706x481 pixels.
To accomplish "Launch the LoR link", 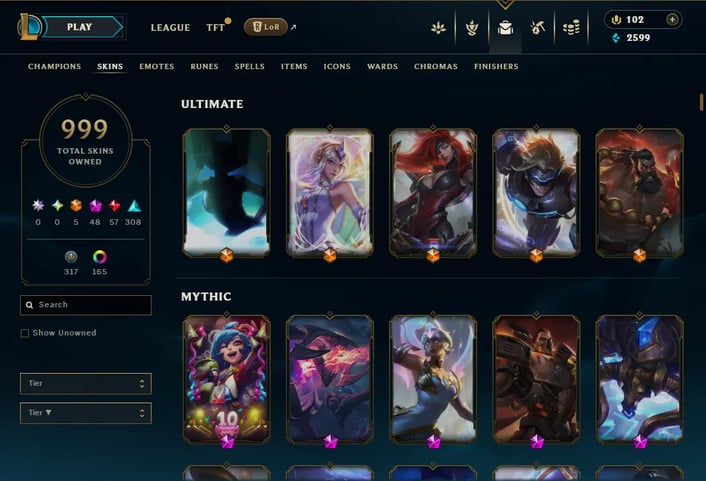I will tap(268, 27).
